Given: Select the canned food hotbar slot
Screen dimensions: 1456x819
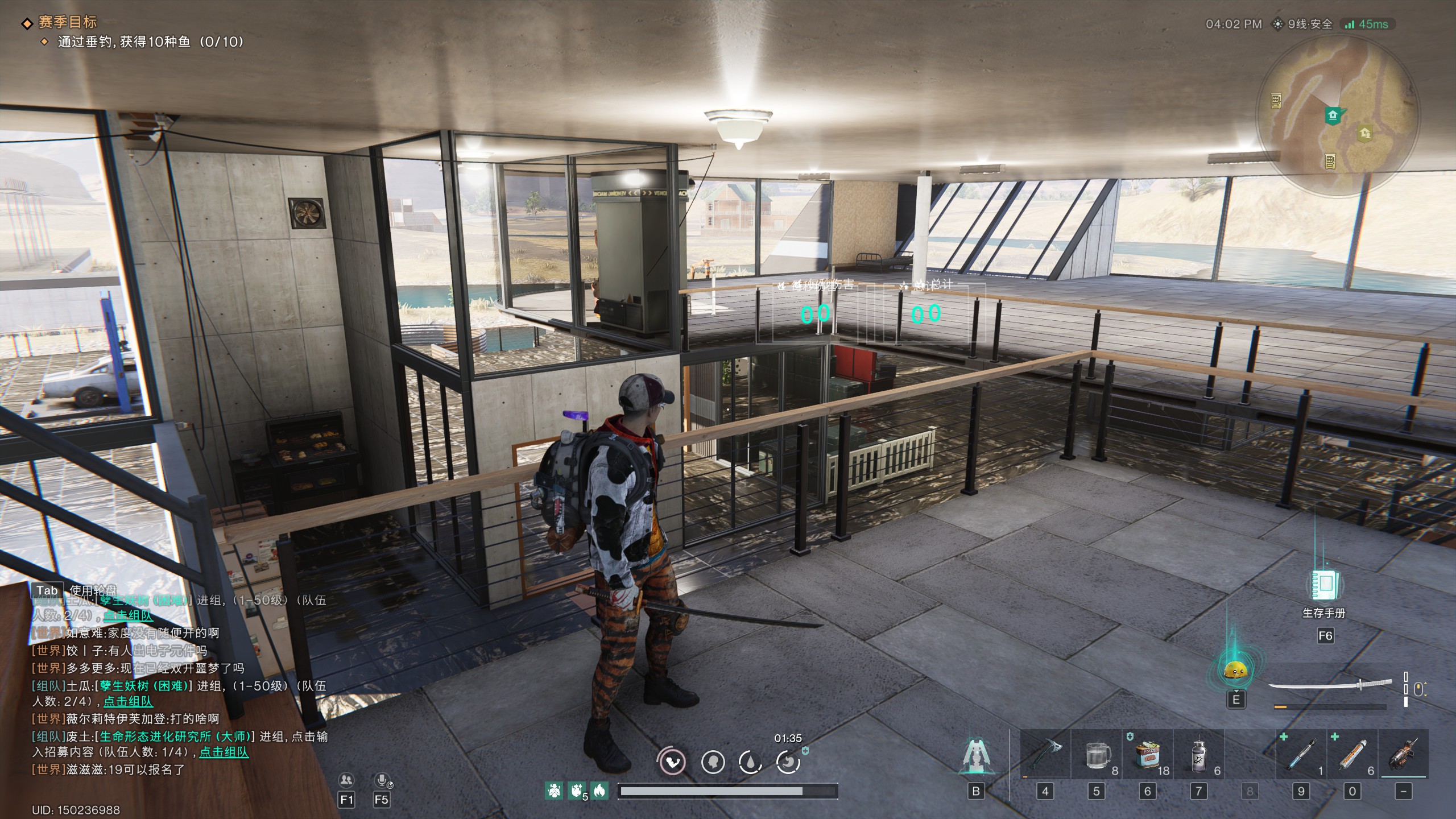Looking at the screenshot, I should (1148, 755).
